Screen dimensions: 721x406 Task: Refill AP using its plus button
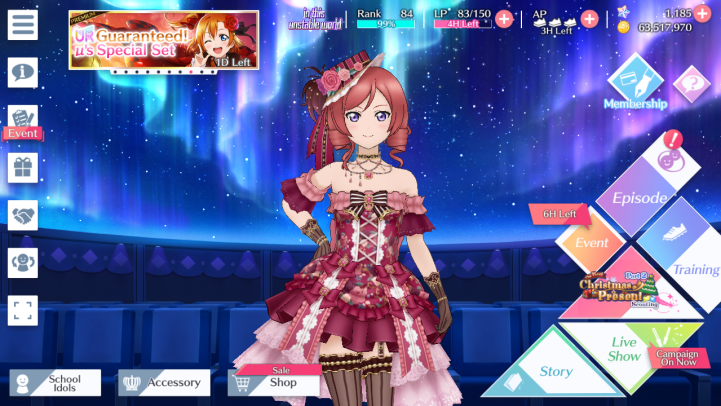pyautogui.click(x=589, y=18)
